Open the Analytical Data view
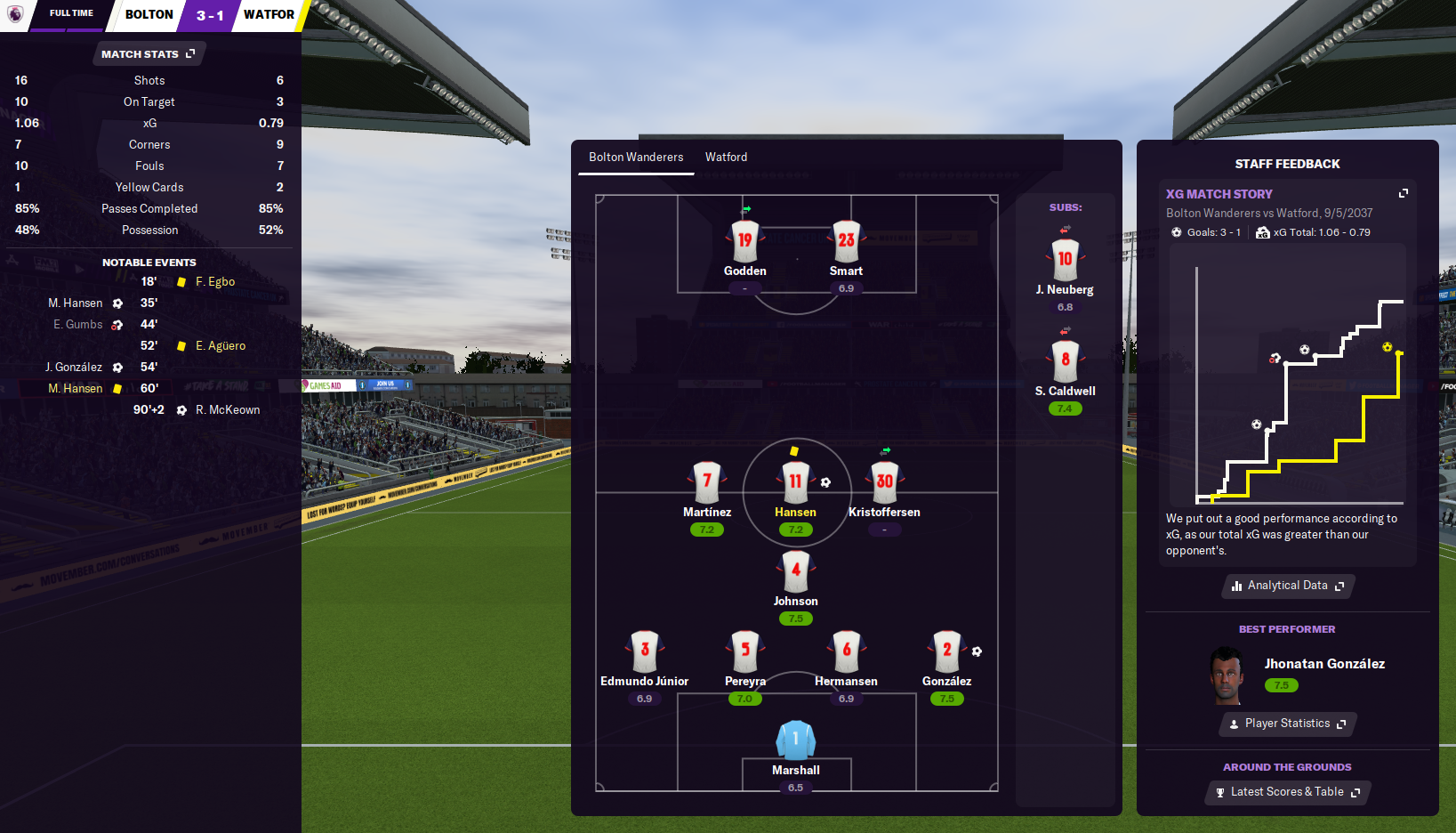This screenshot has width=1456, height=833. (x=1287, y=586)
